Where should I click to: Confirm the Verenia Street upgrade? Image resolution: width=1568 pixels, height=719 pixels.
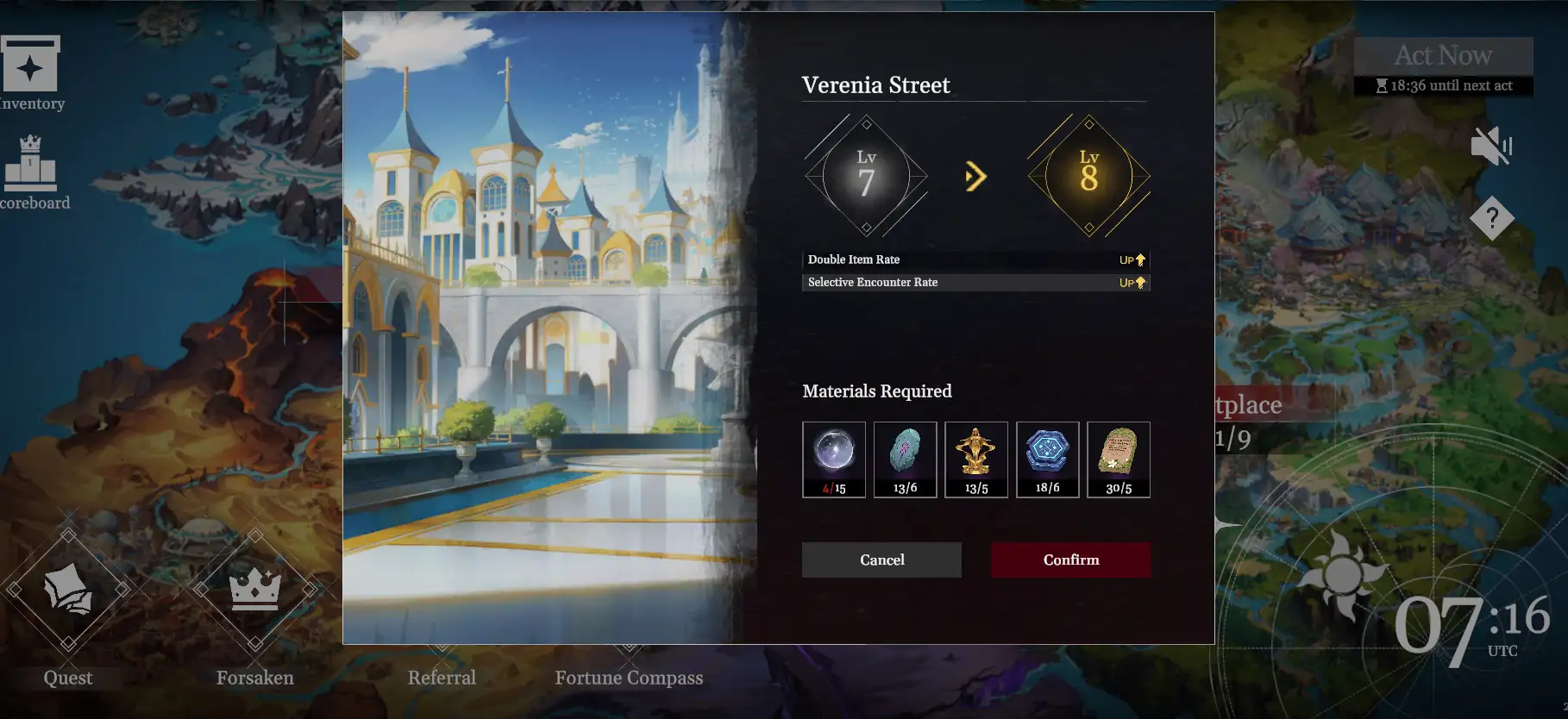click(1070, 560)
